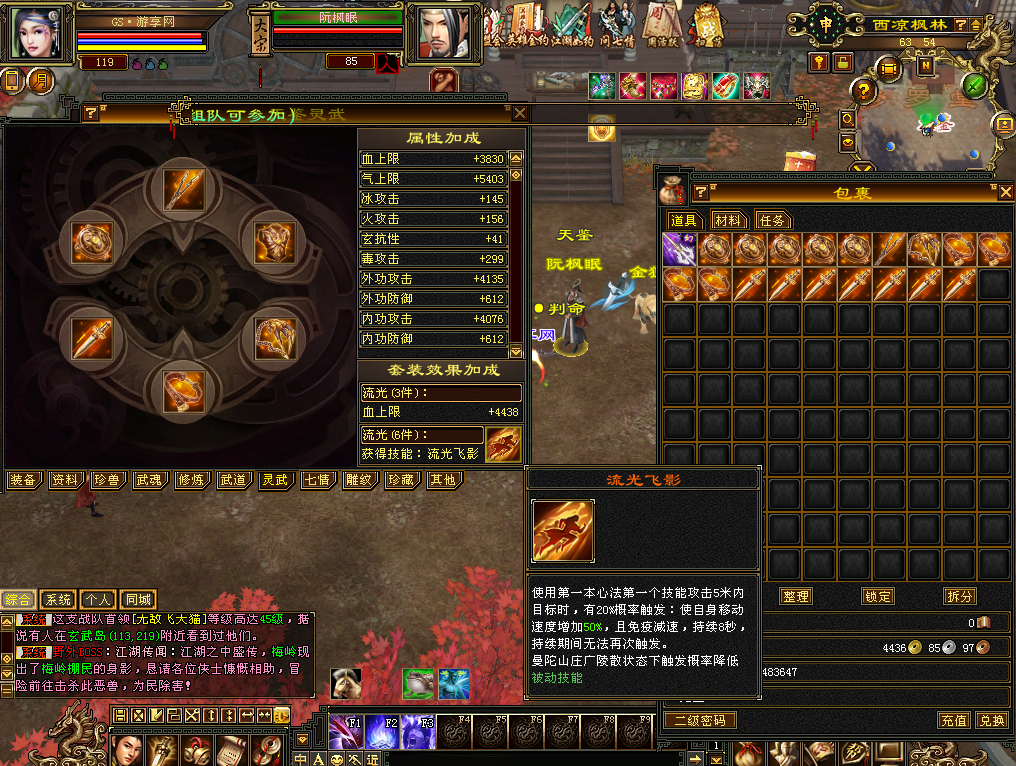Viewport: 1016px width, 766px height.
Task: Click the 锁定 lock button
Action: pos(878,596)
